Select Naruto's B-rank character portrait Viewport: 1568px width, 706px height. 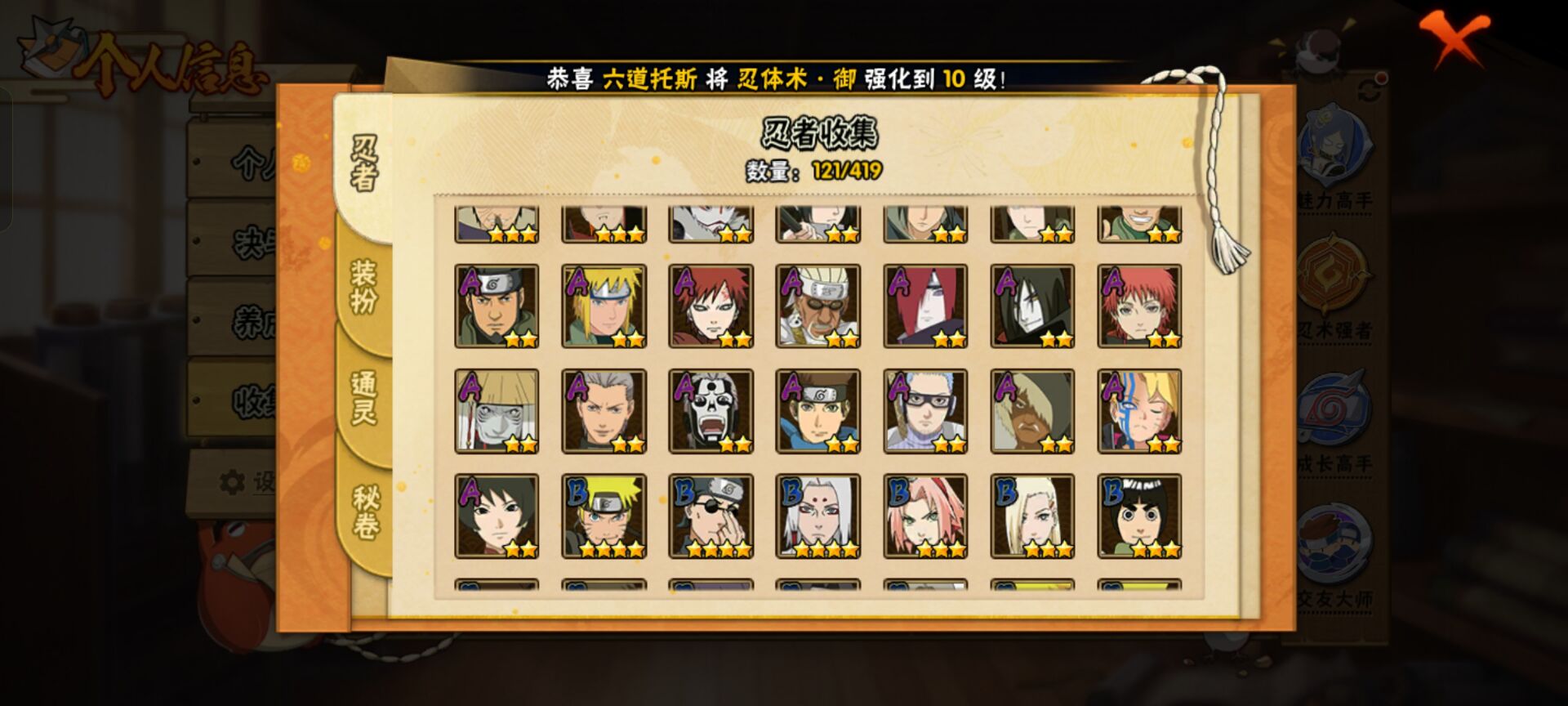[603, 515]
